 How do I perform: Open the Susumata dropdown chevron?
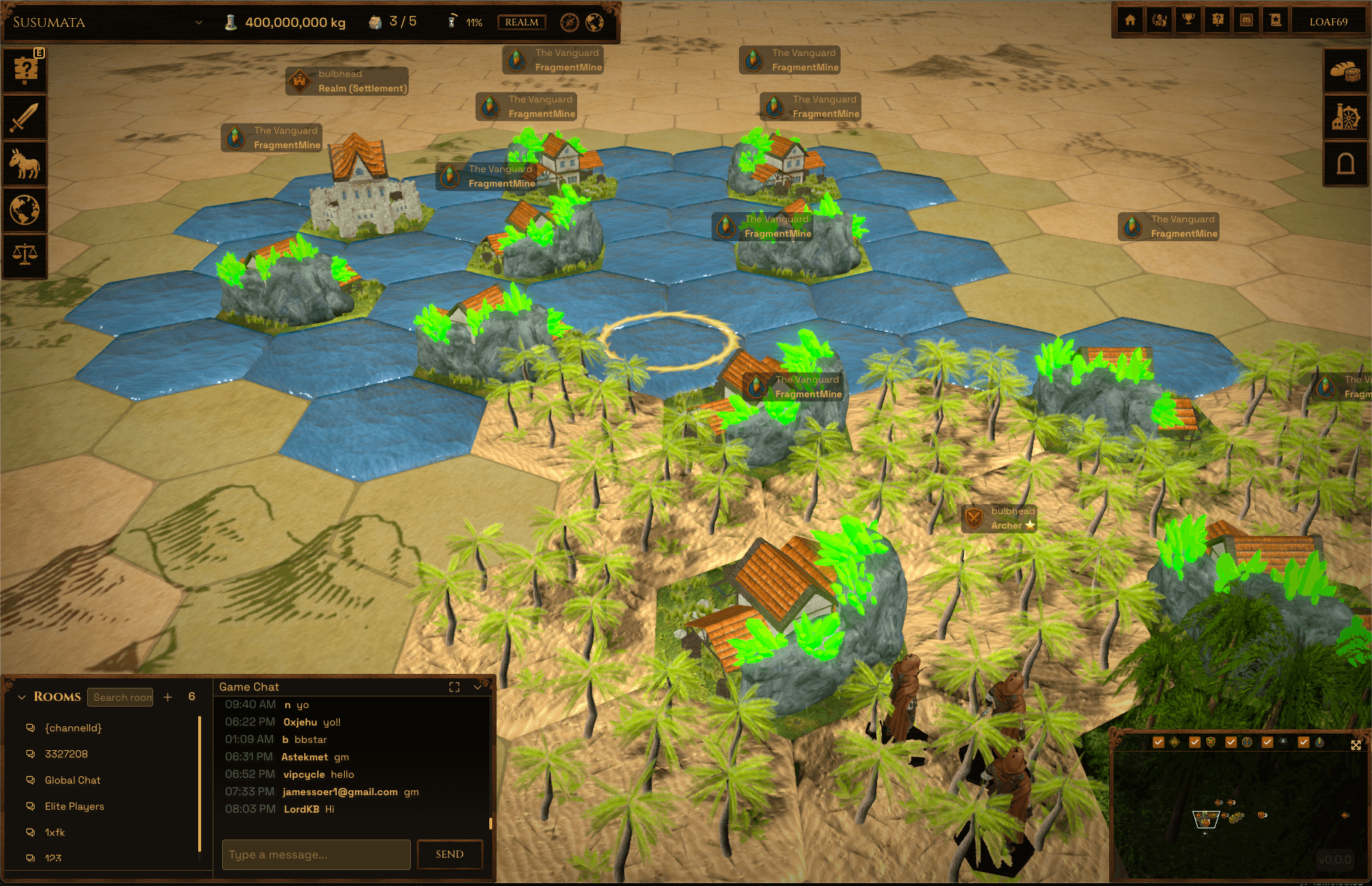tap(199, 23)
